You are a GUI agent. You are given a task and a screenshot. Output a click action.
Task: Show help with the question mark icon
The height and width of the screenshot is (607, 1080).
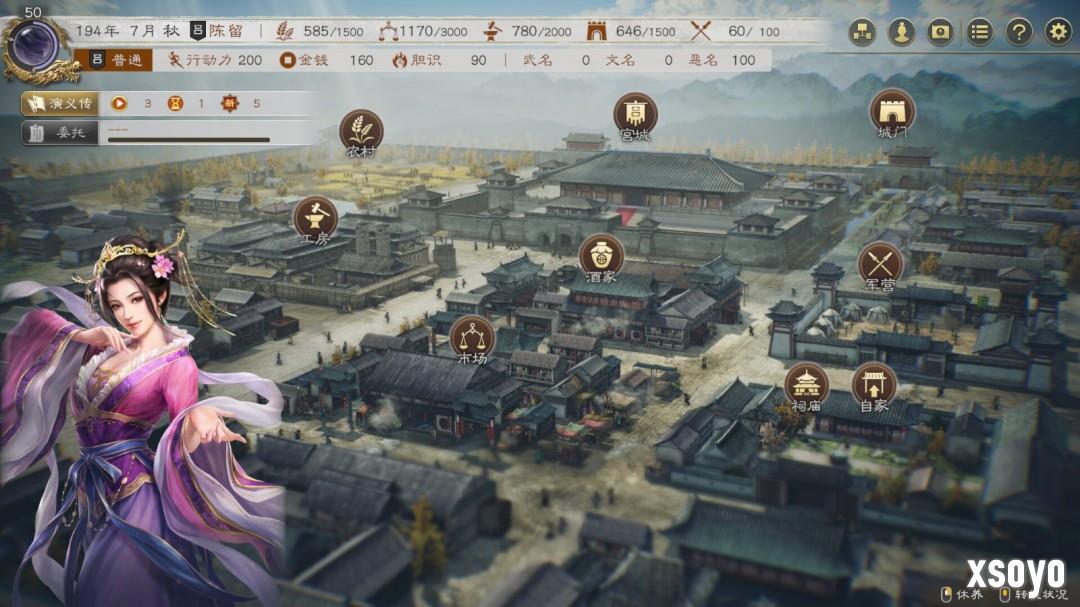[1018, 32]
